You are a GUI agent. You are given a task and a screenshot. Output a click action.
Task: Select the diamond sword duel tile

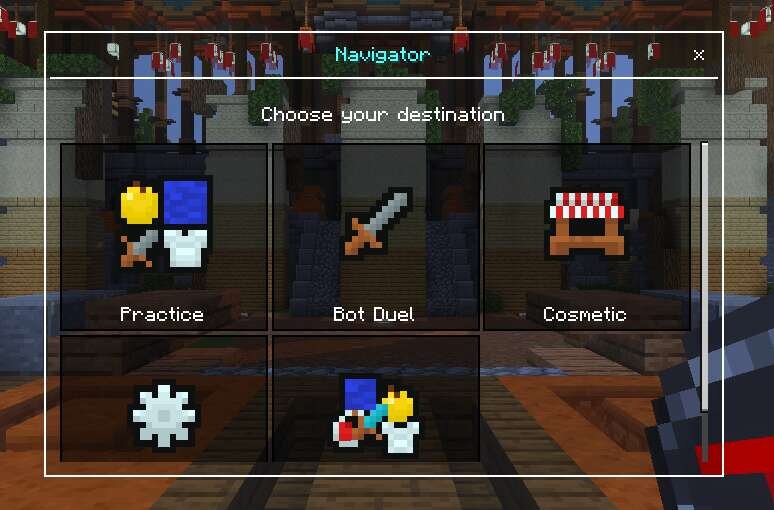(375, 400)
